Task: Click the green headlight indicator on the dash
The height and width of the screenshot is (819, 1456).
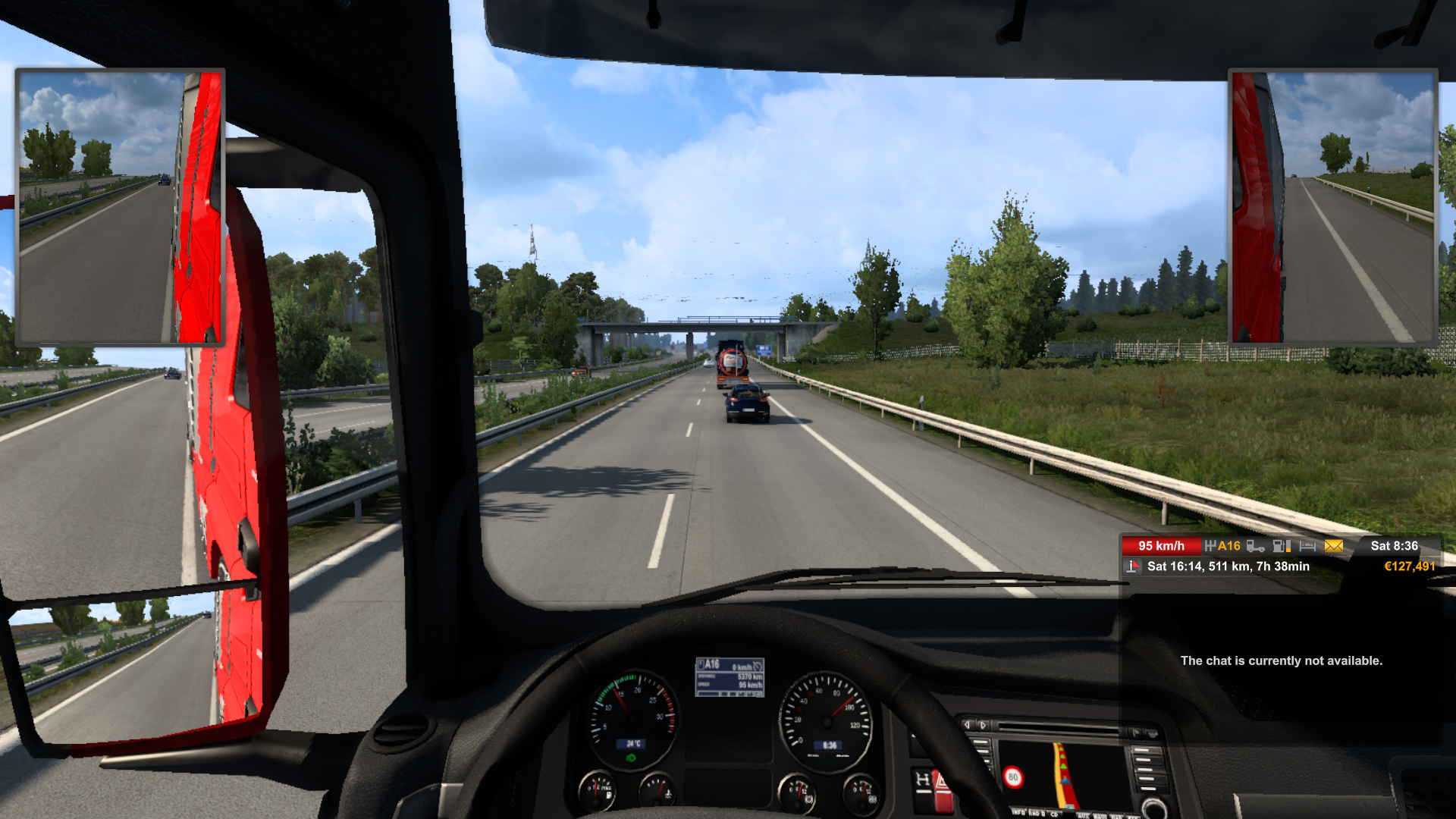Action: (x=631, y=758)
